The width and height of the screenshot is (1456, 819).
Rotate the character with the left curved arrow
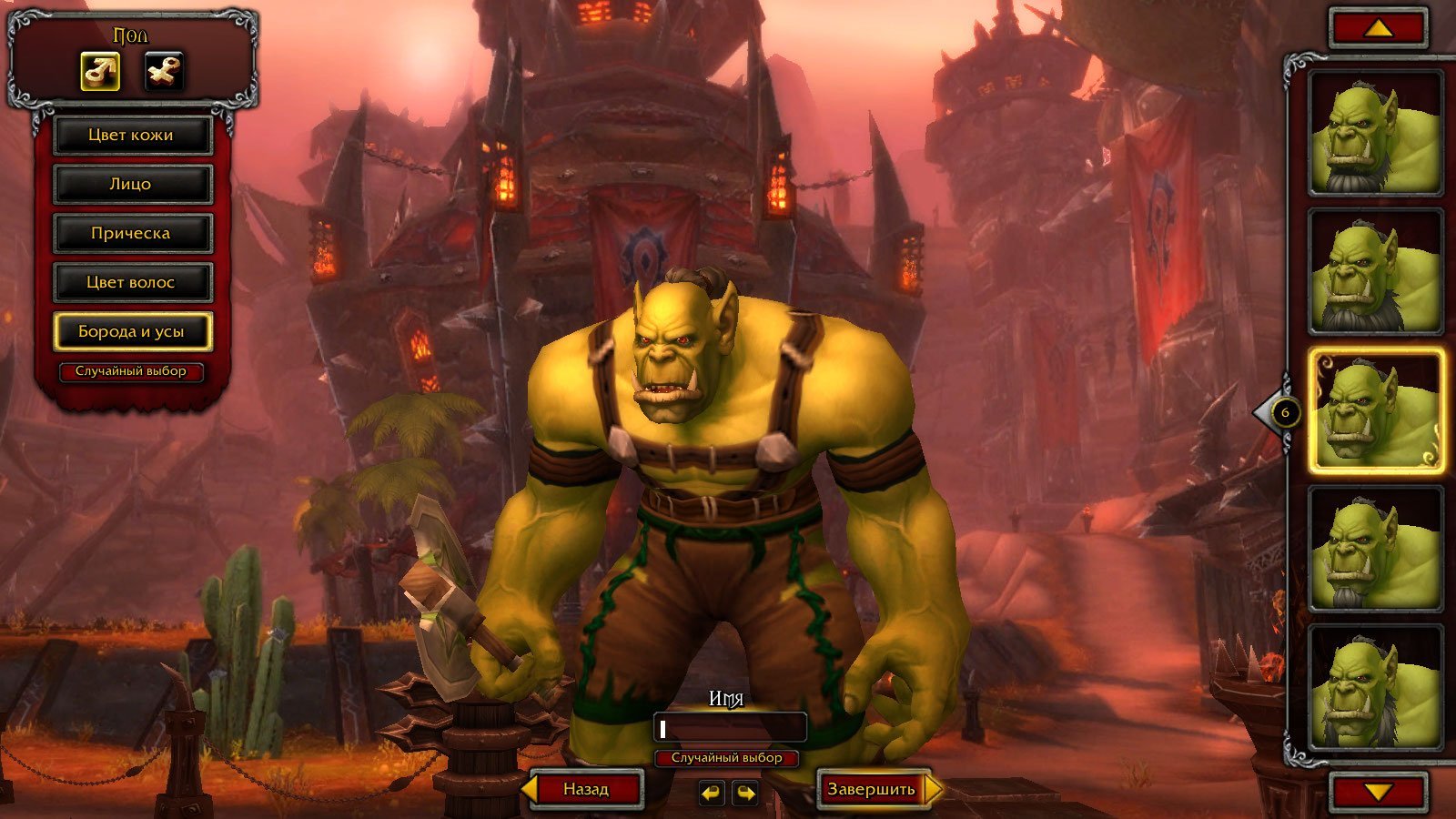[712, 793]
